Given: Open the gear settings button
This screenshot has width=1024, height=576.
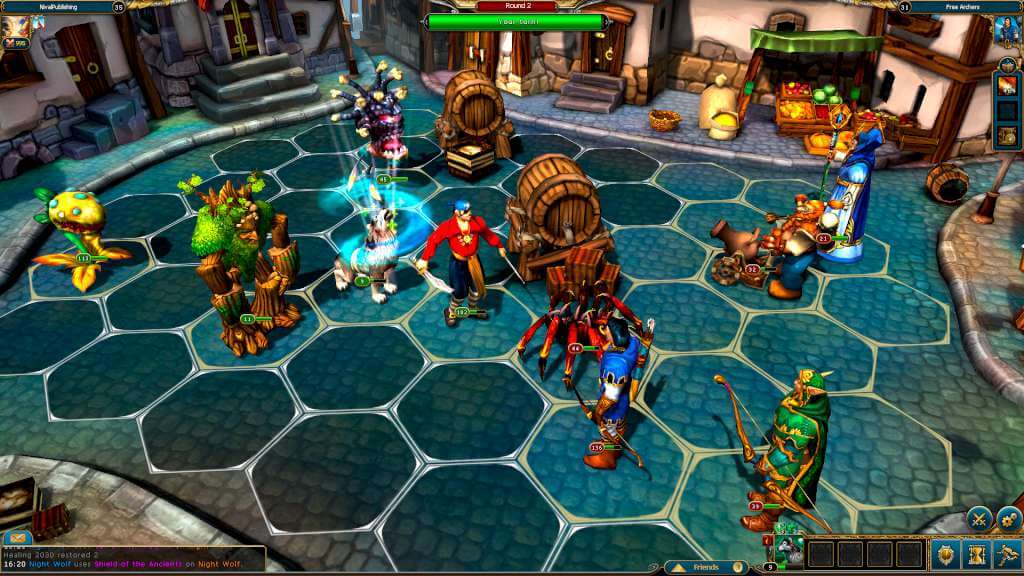Looking at the screenshot, I should [1007, 519].
